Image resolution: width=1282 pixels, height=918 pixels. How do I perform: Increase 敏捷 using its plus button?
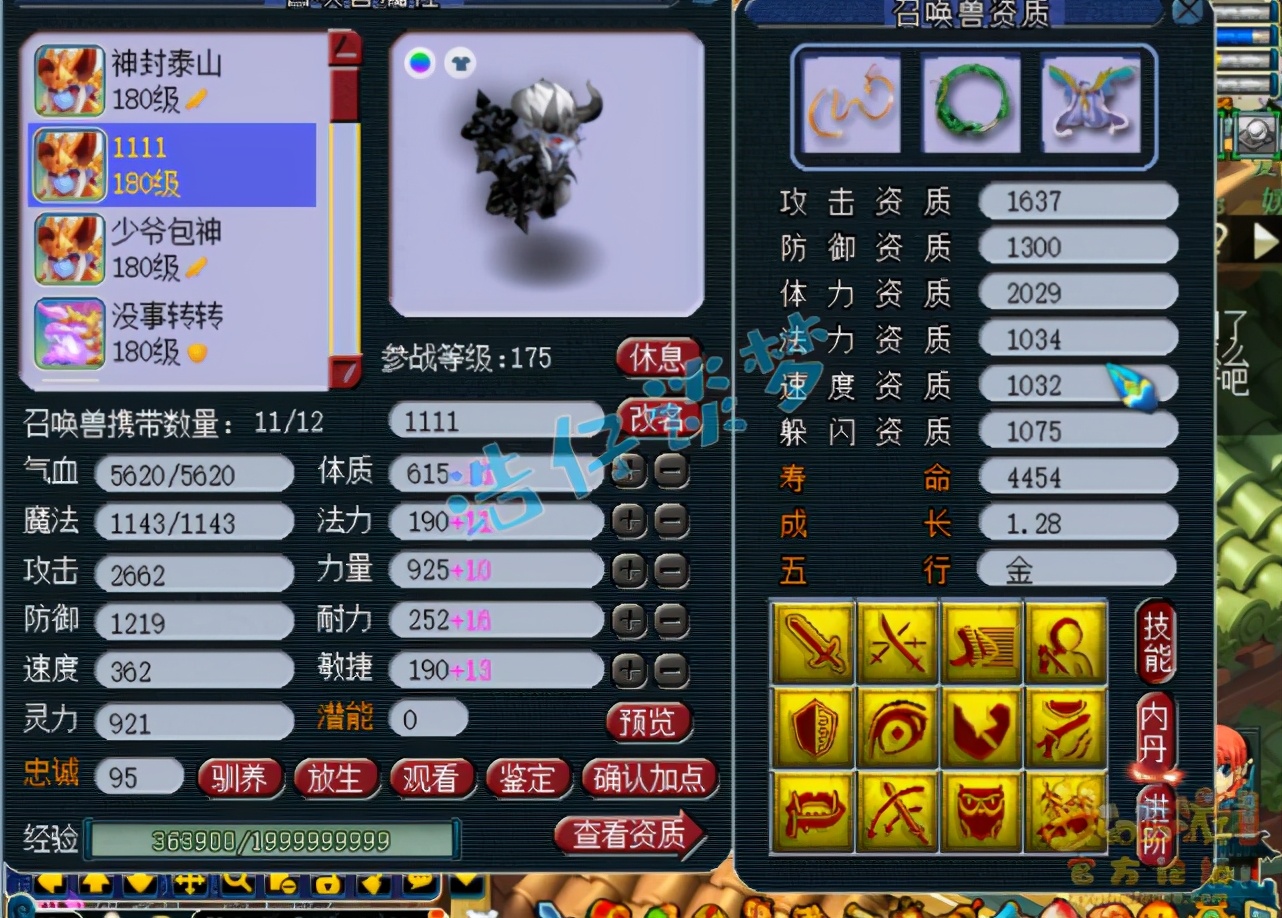pos(628,670)
